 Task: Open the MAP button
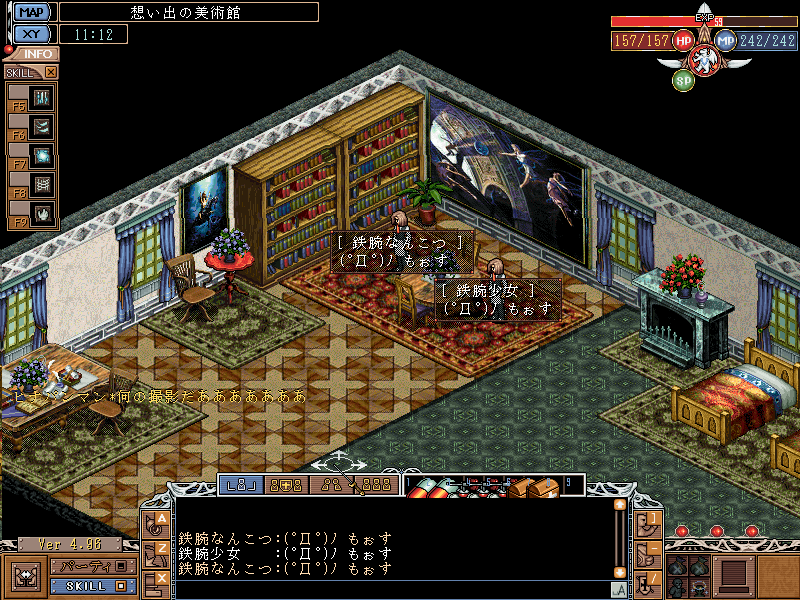[33, 12]
